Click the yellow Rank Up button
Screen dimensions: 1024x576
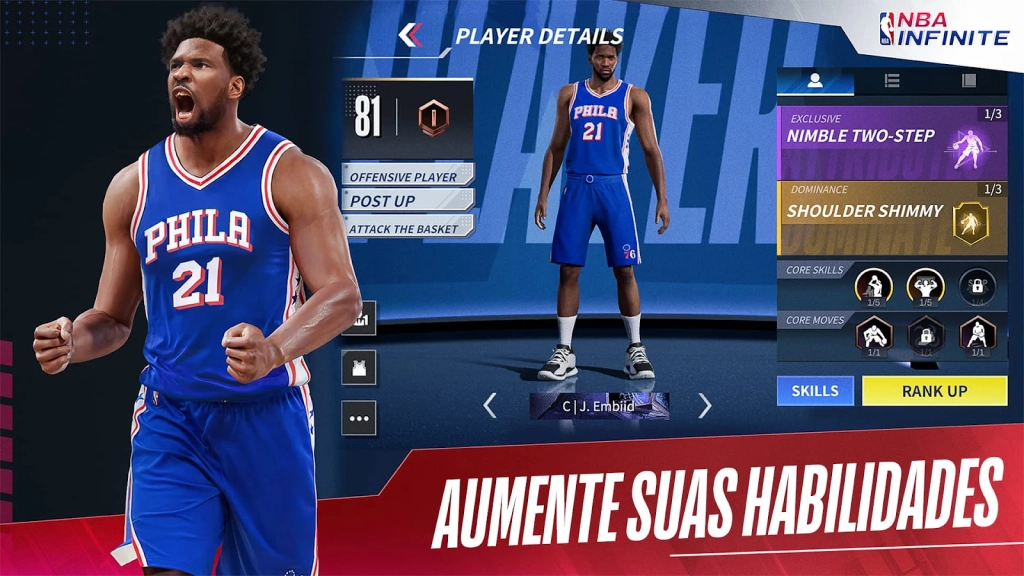coord(934,391)
